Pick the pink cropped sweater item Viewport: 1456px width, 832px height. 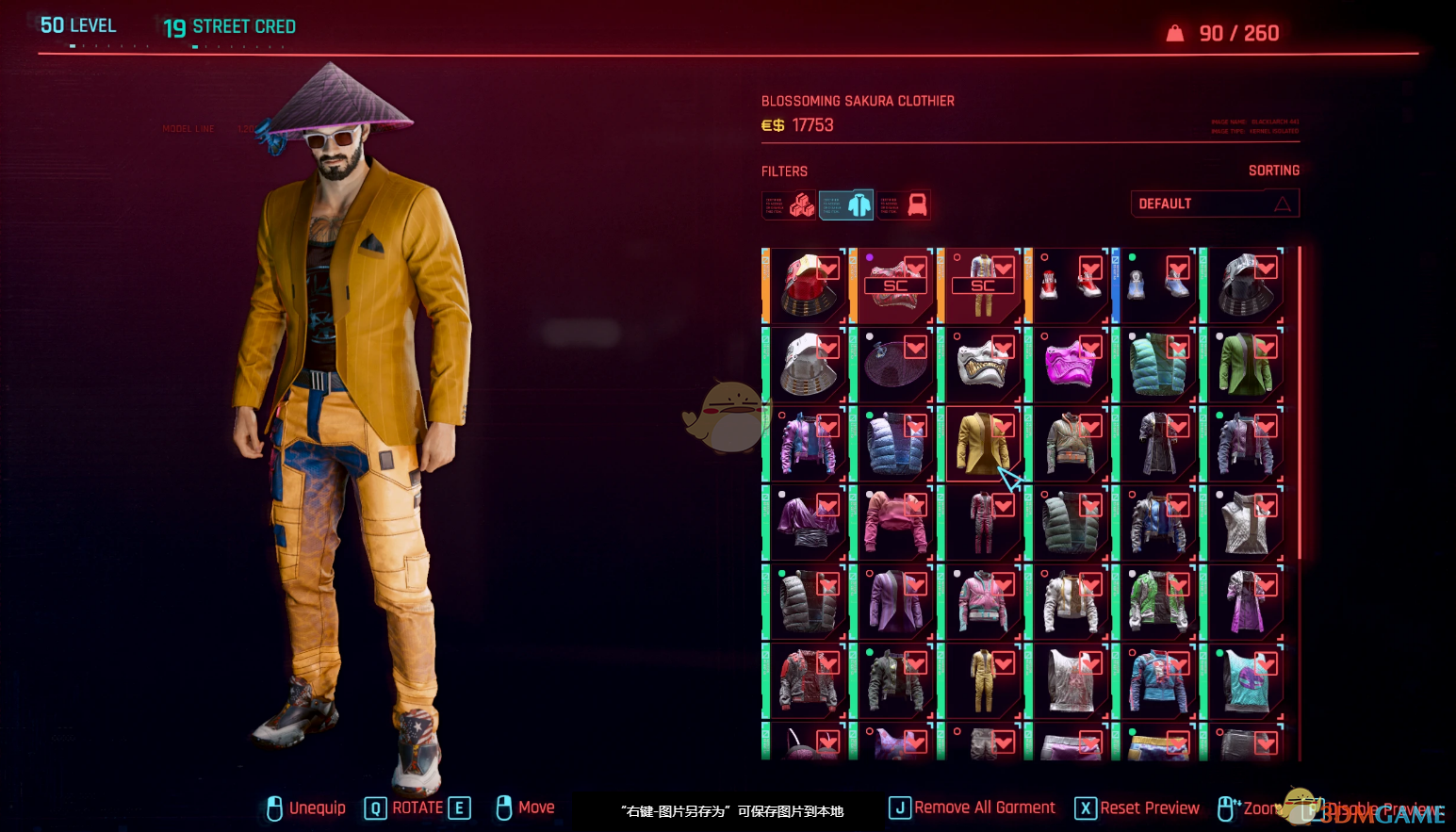point(895,522)
